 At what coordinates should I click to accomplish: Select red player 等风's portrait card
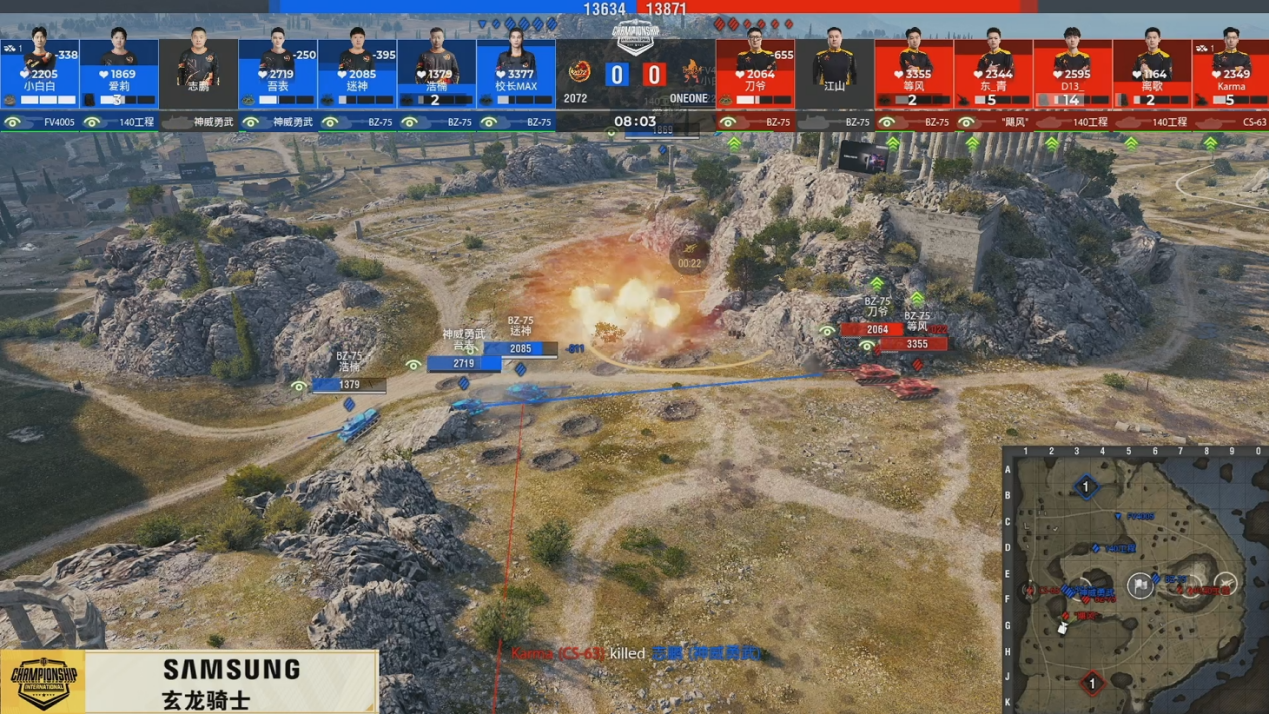[914, 73]
